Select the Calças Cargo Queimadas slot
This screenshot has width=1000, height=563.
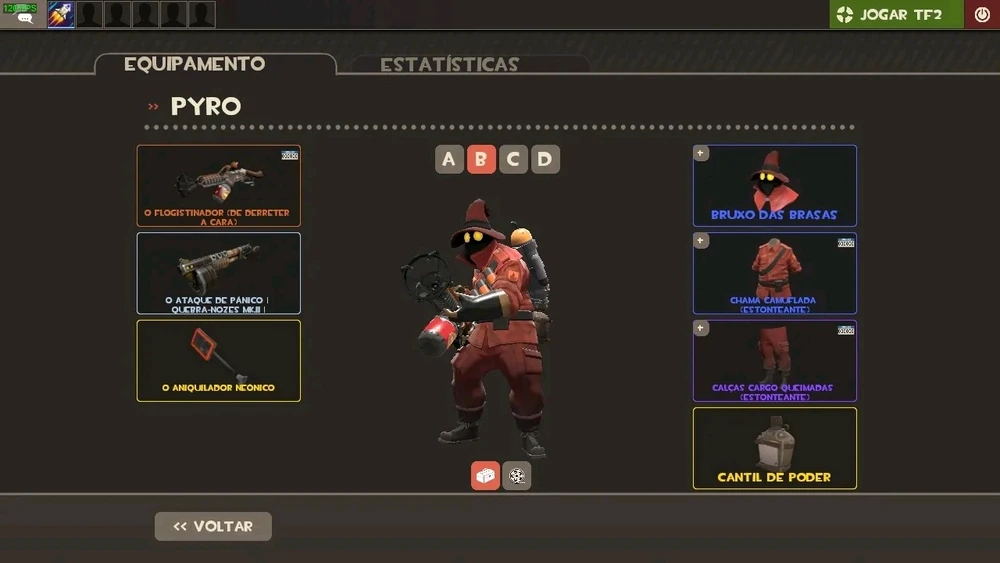[775, 360]
